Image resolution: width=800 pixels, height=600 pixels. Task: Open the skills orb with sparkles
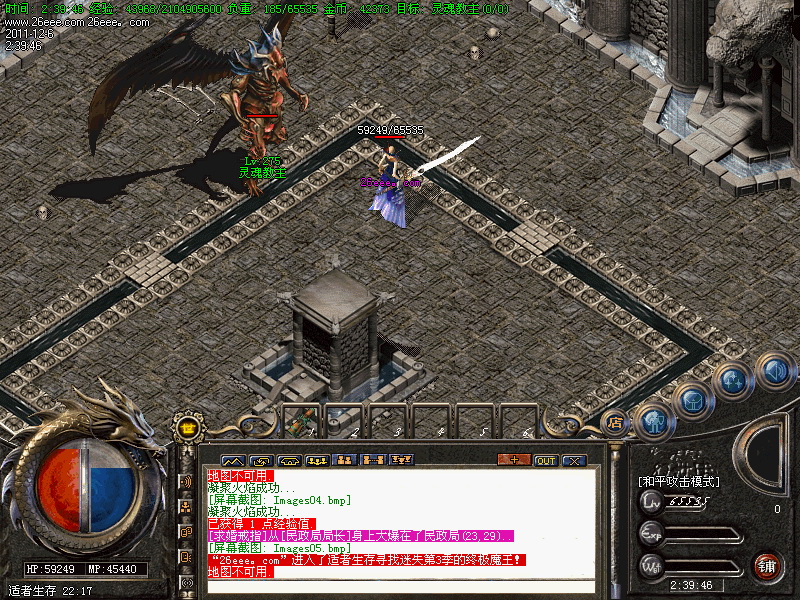click(732, 382)
